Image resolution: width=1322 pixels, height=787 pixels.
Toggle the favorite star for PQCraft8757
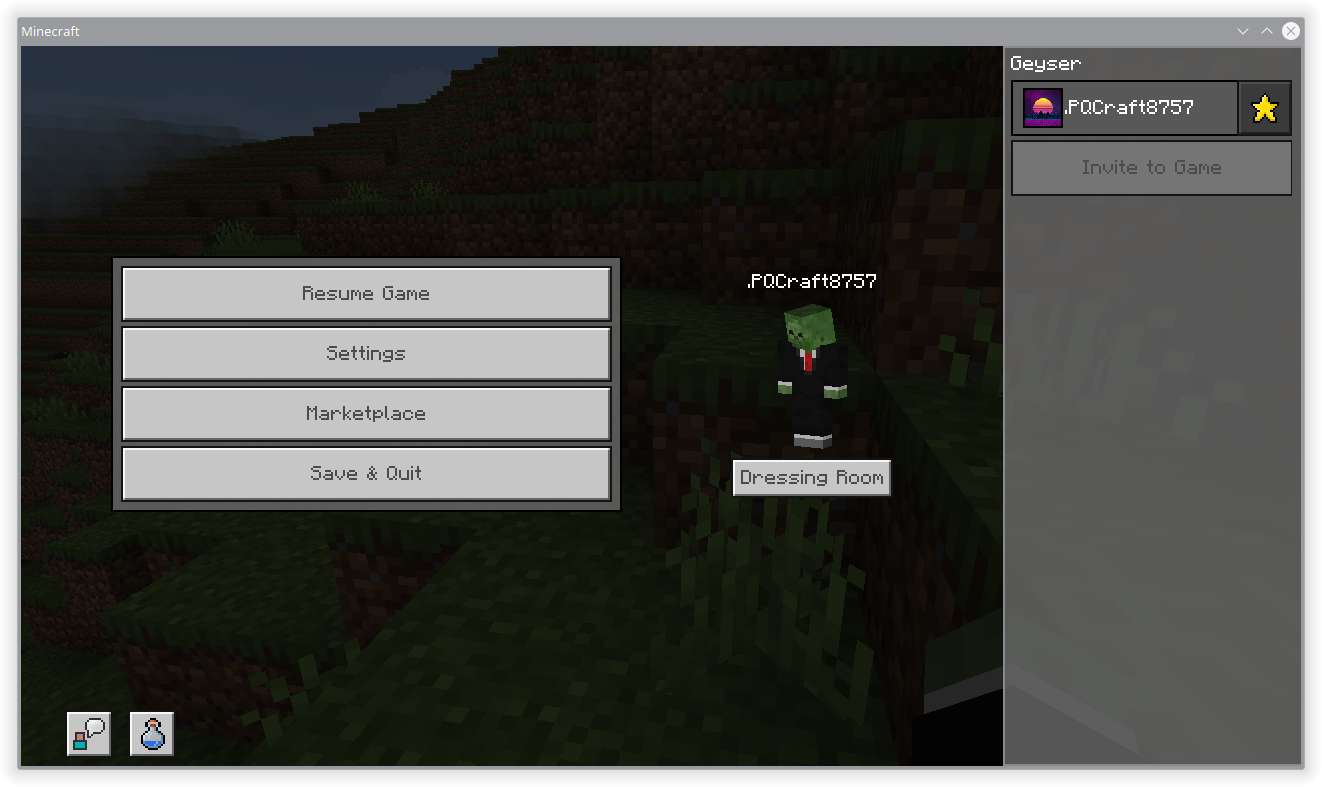(x=1265, y=107)
